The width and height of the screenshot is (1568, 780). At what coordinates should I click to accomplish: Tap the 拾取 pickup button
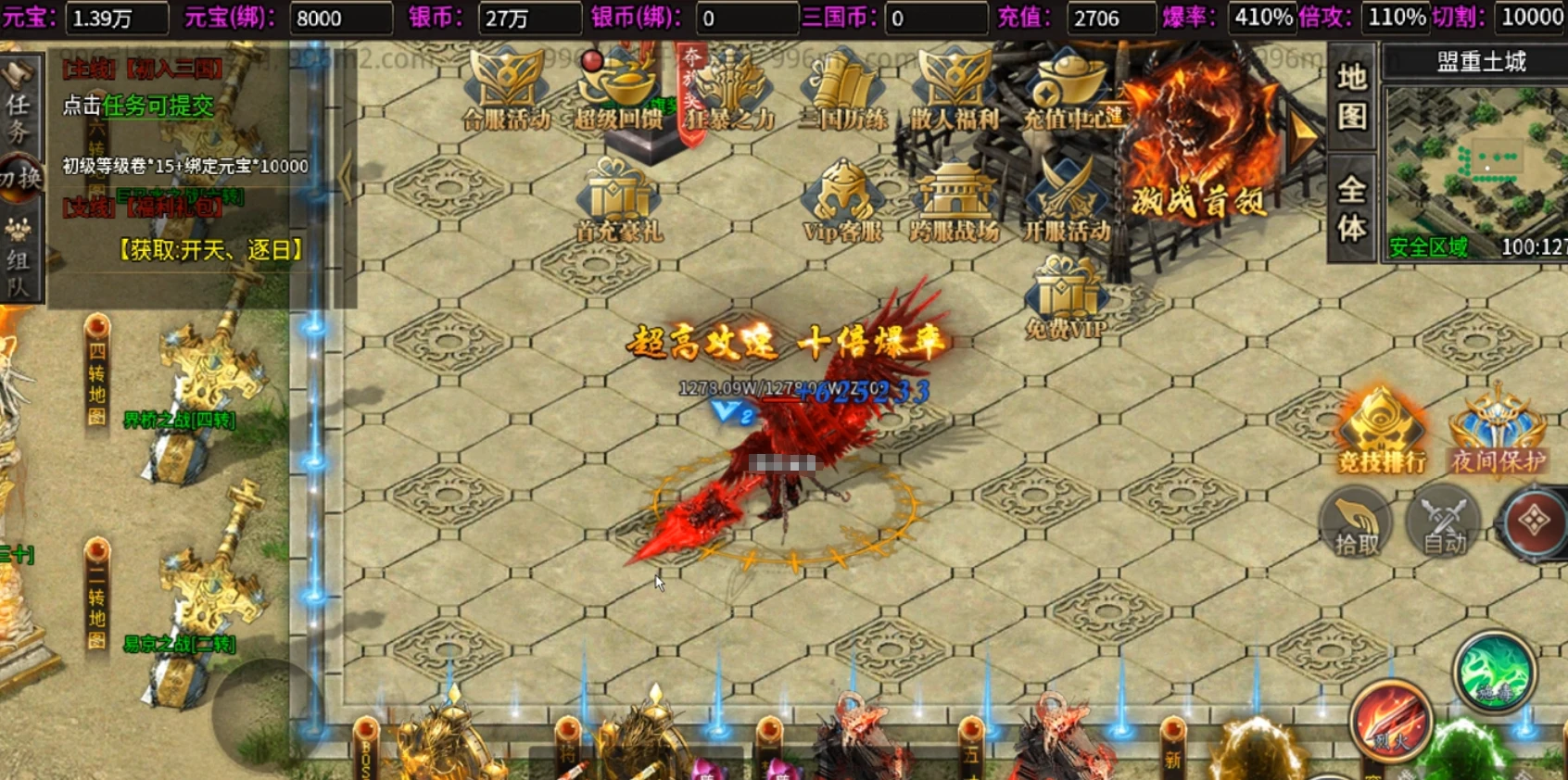coord(1358,525)
